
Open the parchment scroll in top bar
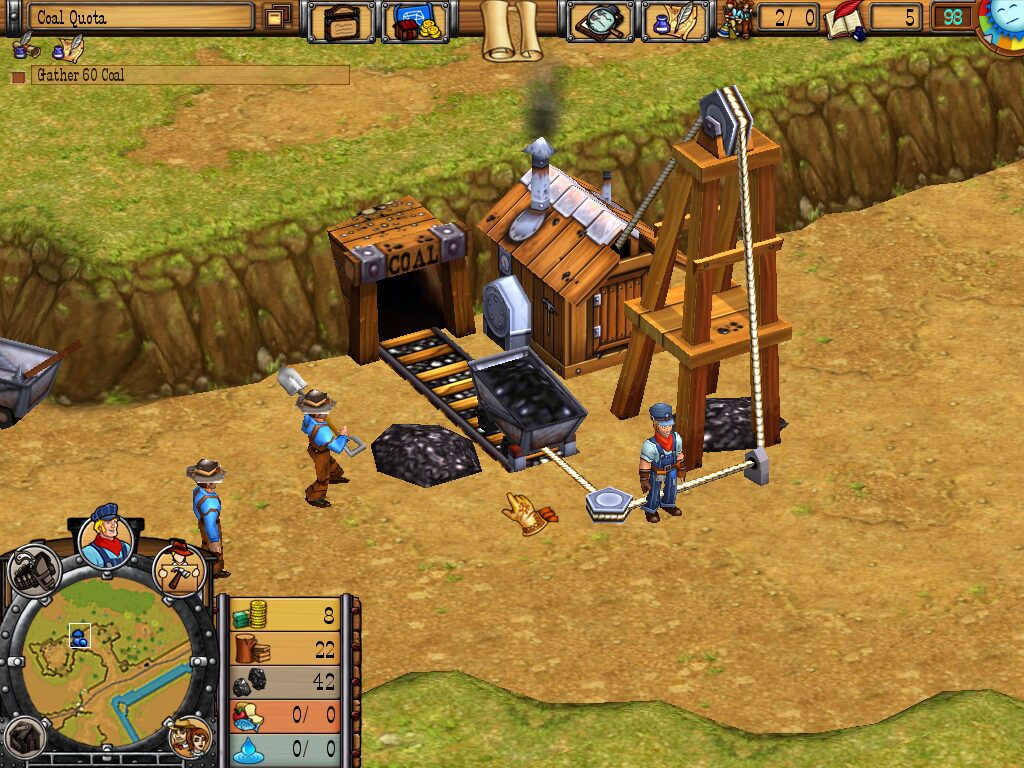pos(510,28)
